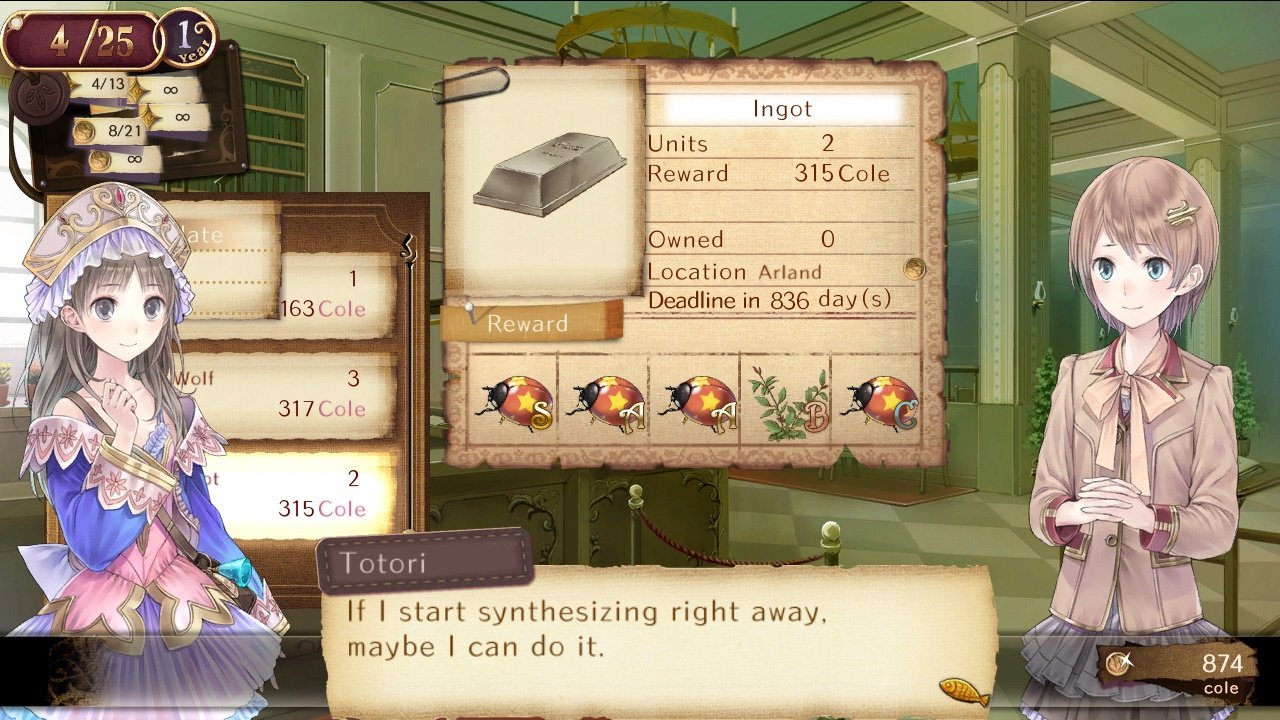Select the 4/13 request note tab
This screenshot has width=1280, height=720.
click(107, 85)
